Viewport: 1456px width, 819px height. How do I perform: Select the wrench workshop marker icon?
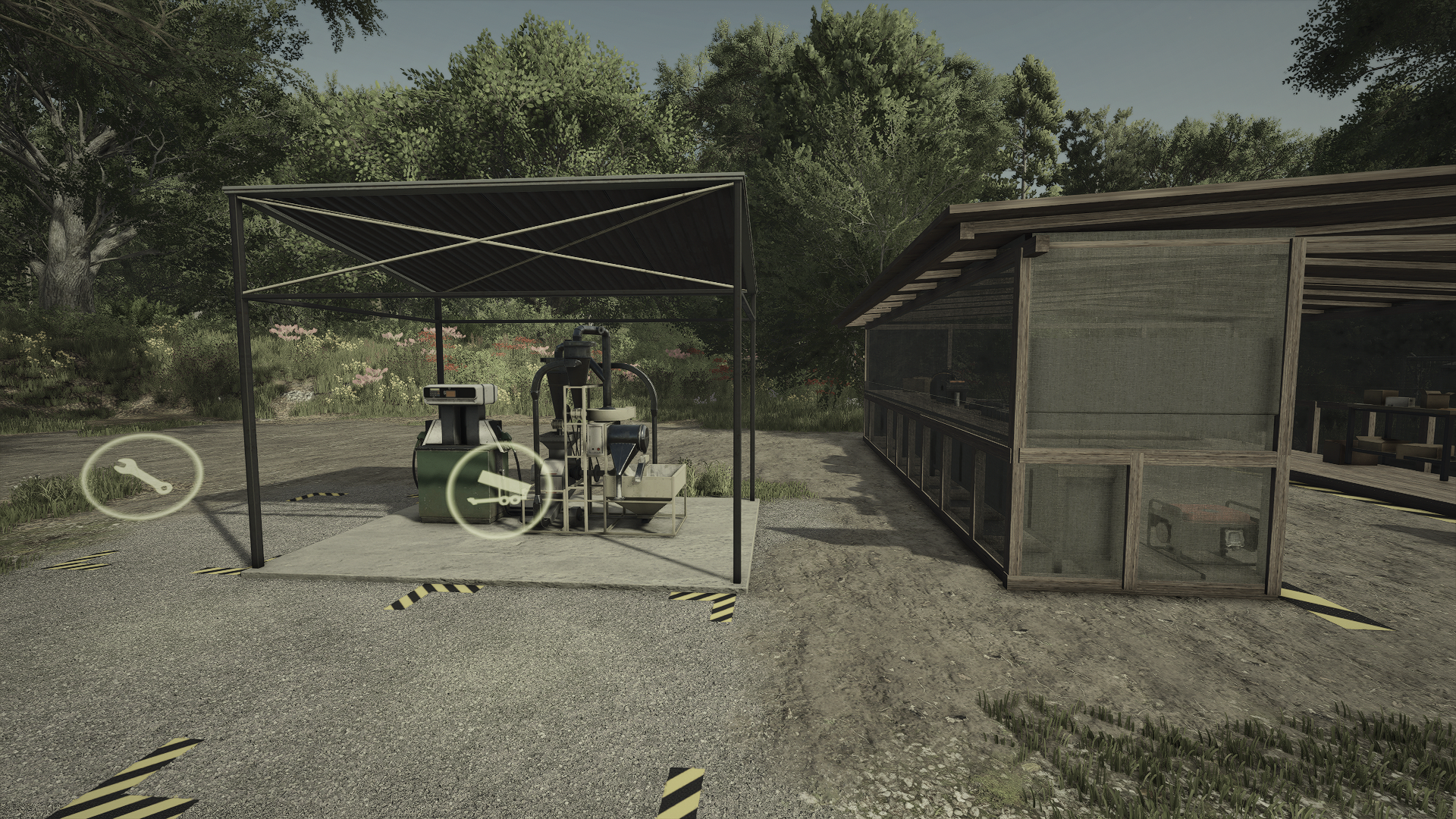click(x=143, y=477)
